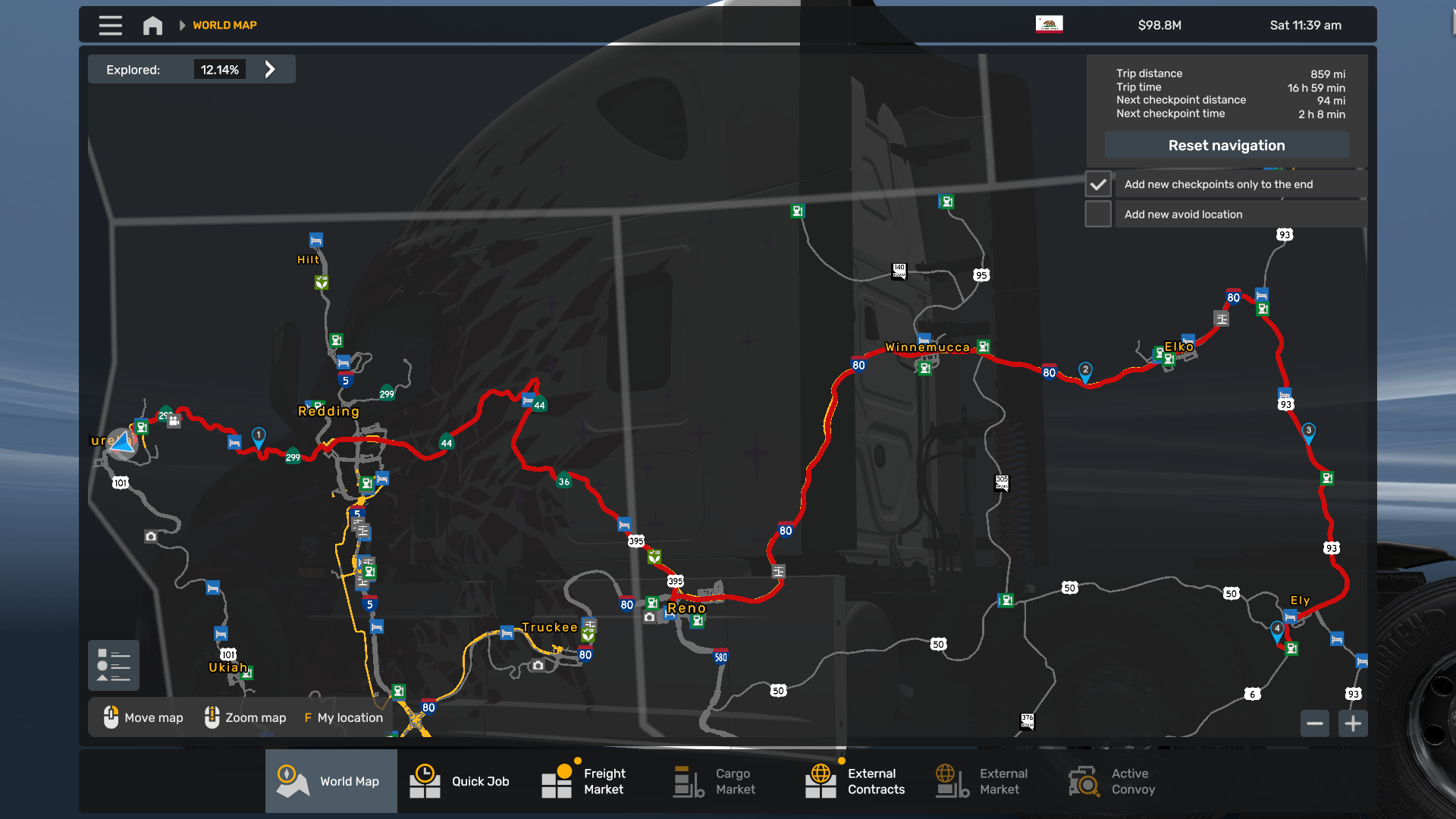Click checkpoint marker 4 near Ely
Viewport: 1456px width, 819px height.
(x=1277, y=629)
